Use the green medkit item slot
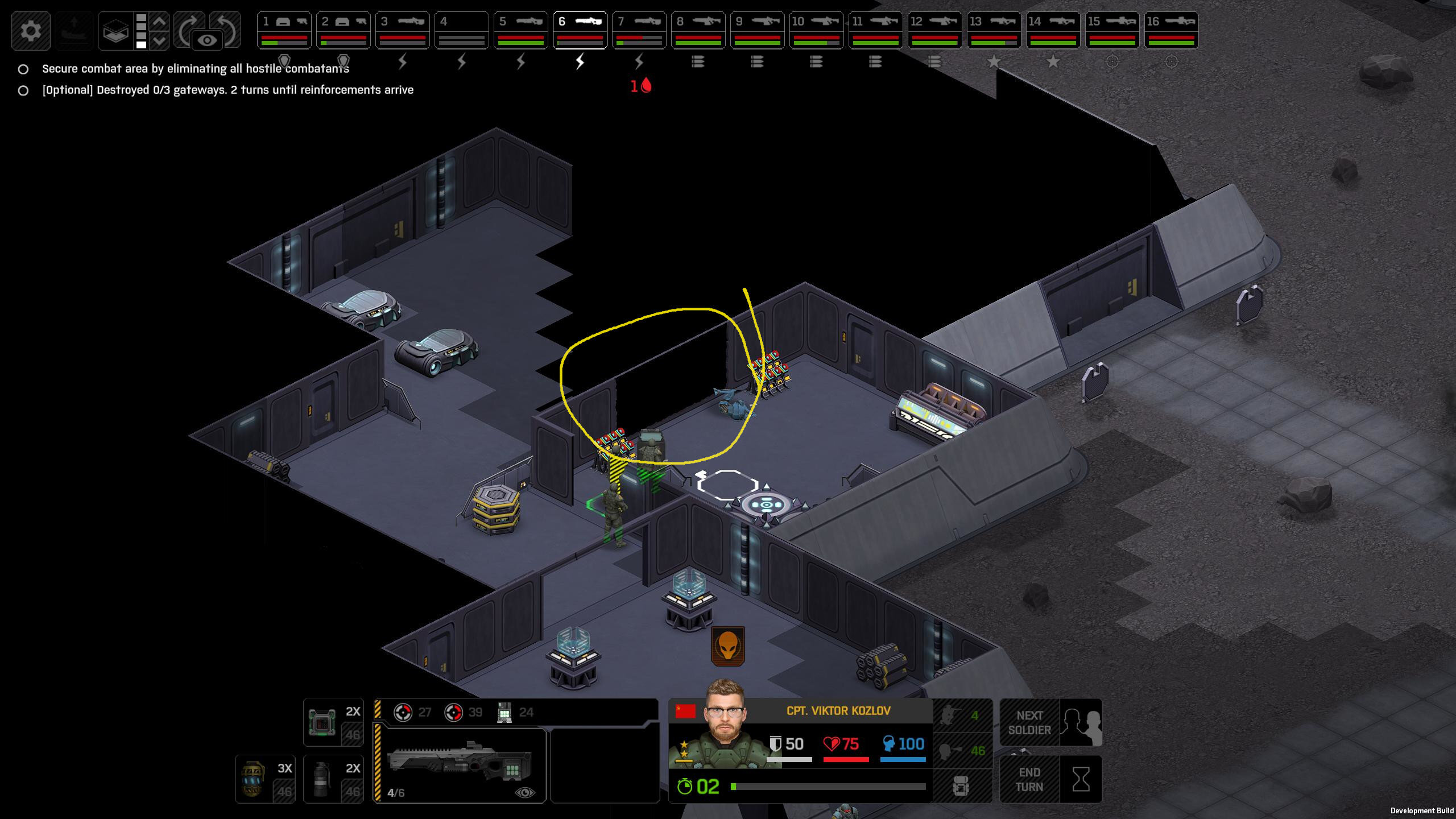The height and width of the screenshot is (819, 1456). pos(333,722)
